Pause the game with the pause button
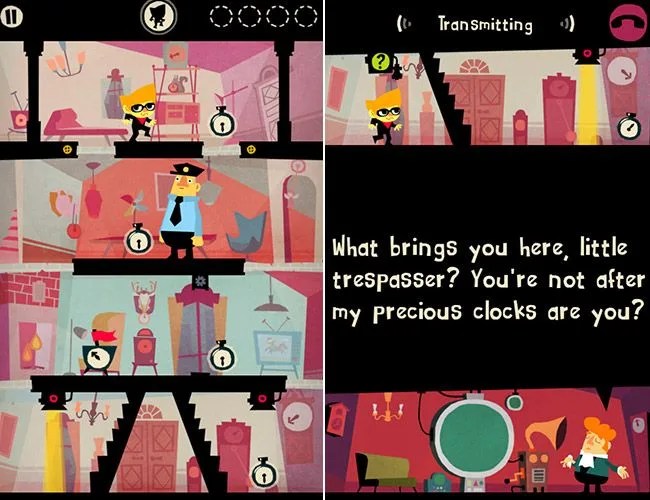This screenshot has height=500, width=650. [x=14, y=17]
